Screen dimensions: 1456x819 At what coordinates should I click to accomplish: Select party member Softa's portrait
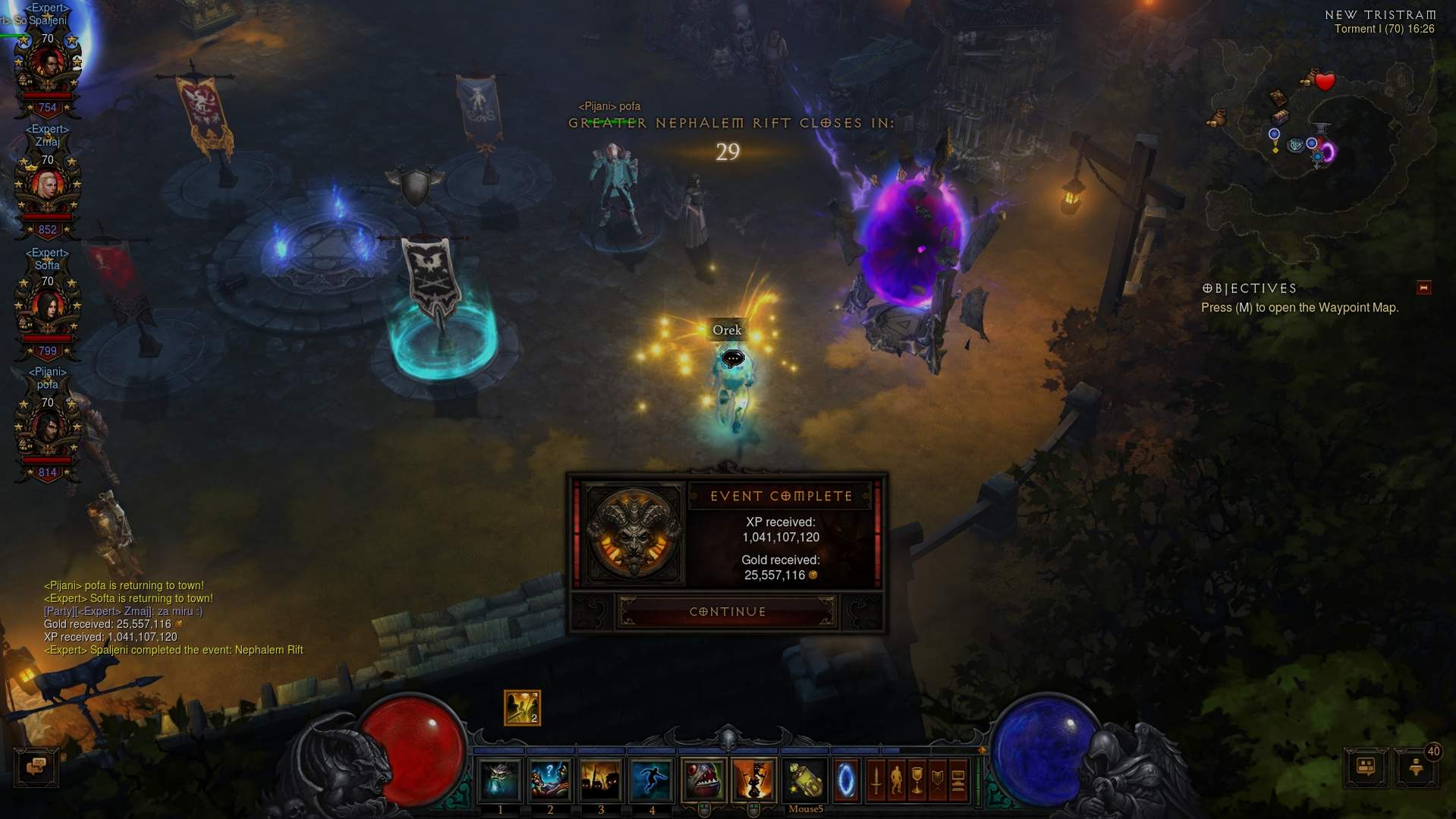pyautogui.click(x=47, y=308)
